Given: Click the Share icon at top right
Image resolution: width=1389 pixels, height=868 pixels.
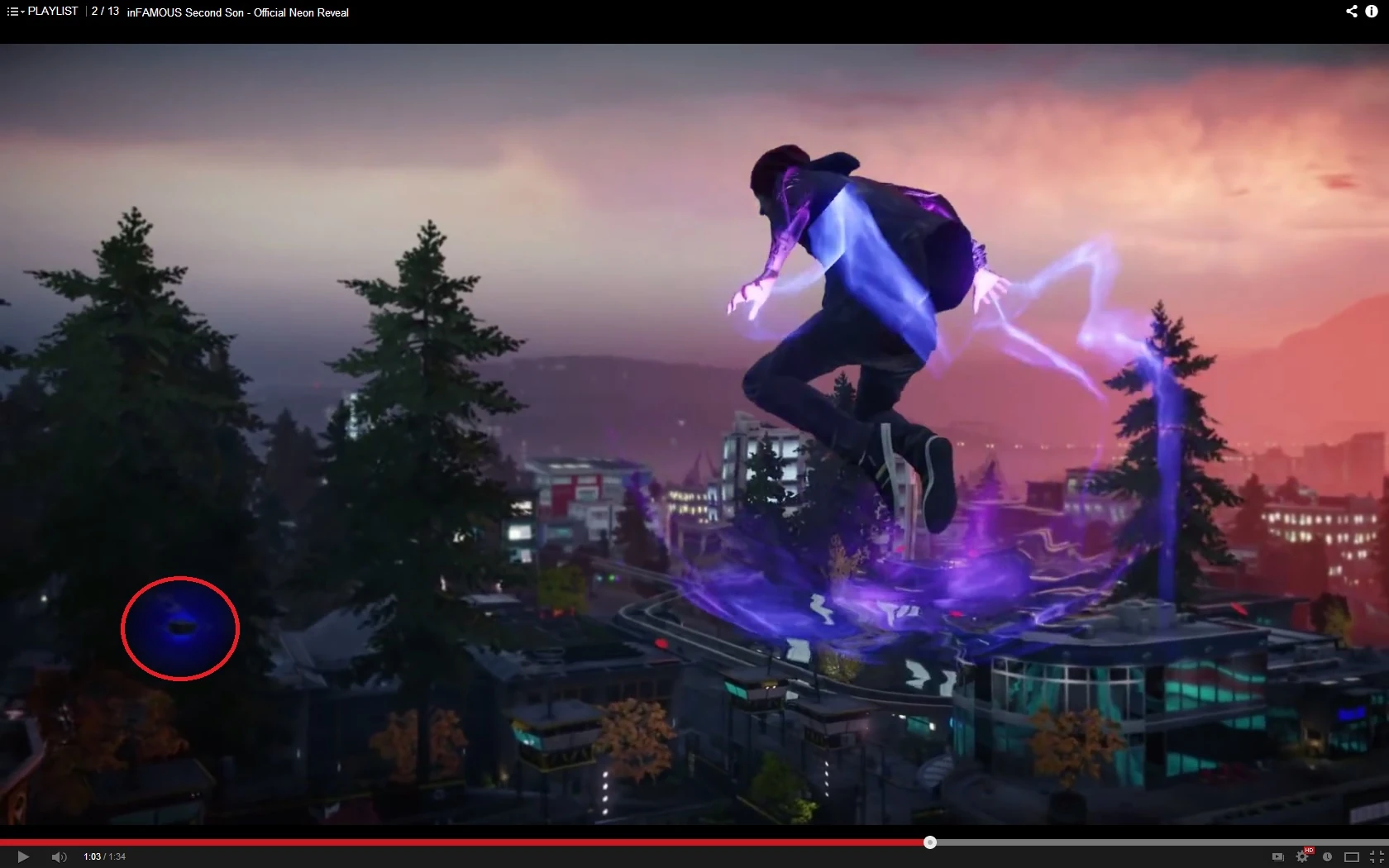Looking at the screenshot, I should tap(1351, 12).
